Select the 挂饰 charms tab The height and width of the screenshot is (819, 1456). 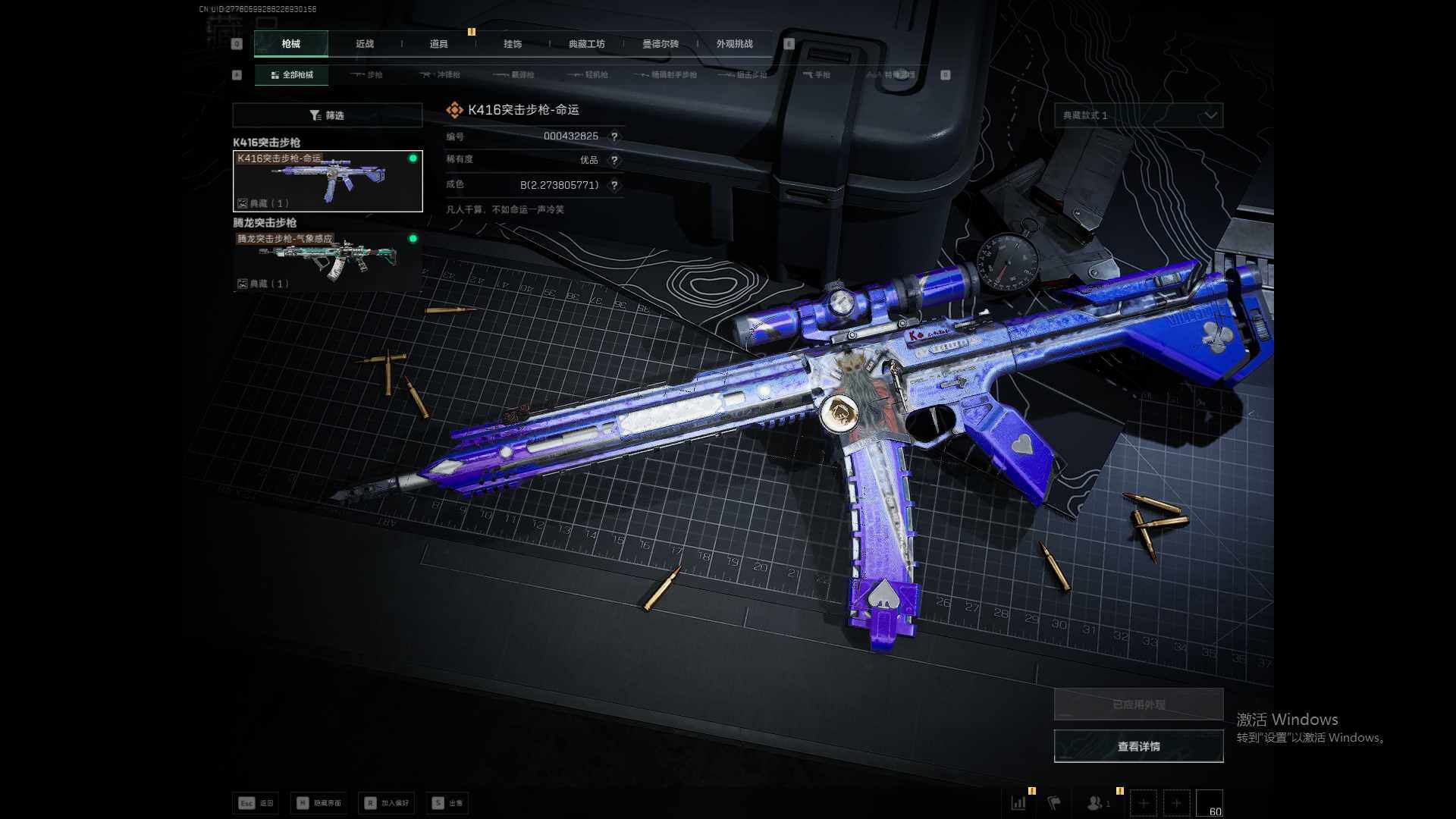click(513, 44)
